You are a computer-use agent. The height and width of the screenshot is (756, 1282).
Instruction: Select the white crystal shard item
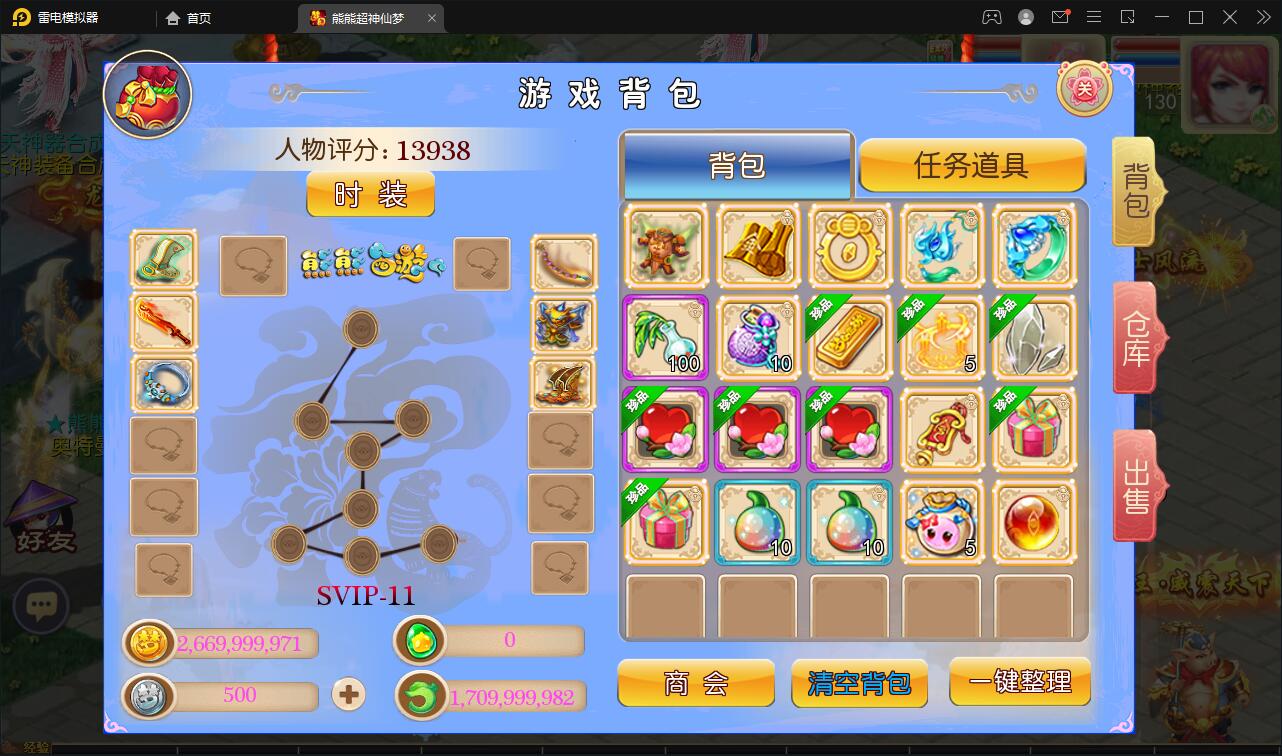click(x=1034, y=336)
